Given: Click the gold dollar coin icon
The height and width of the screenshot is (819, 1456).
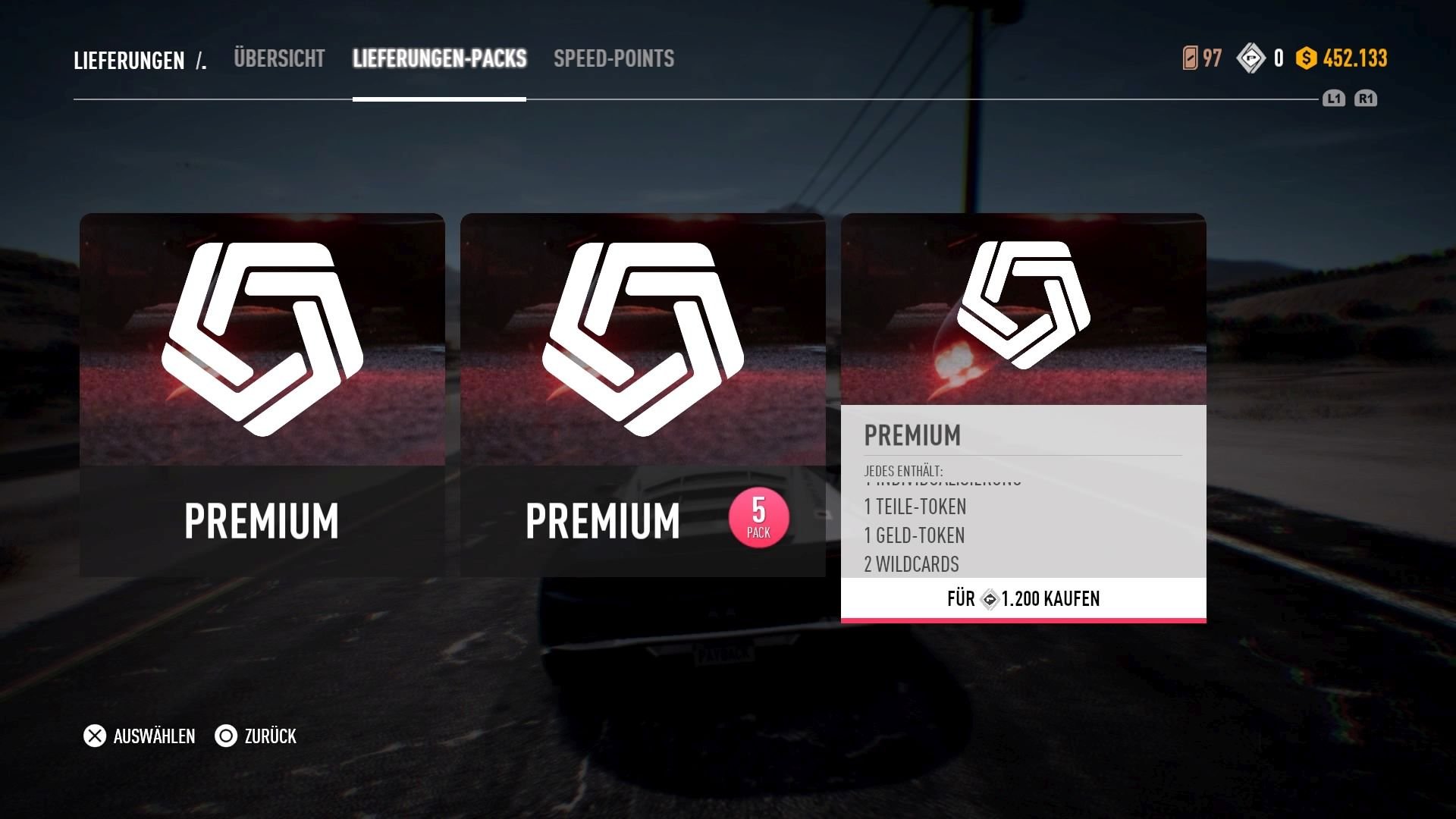Looking at the screenshot, I should click(1306, 57).
